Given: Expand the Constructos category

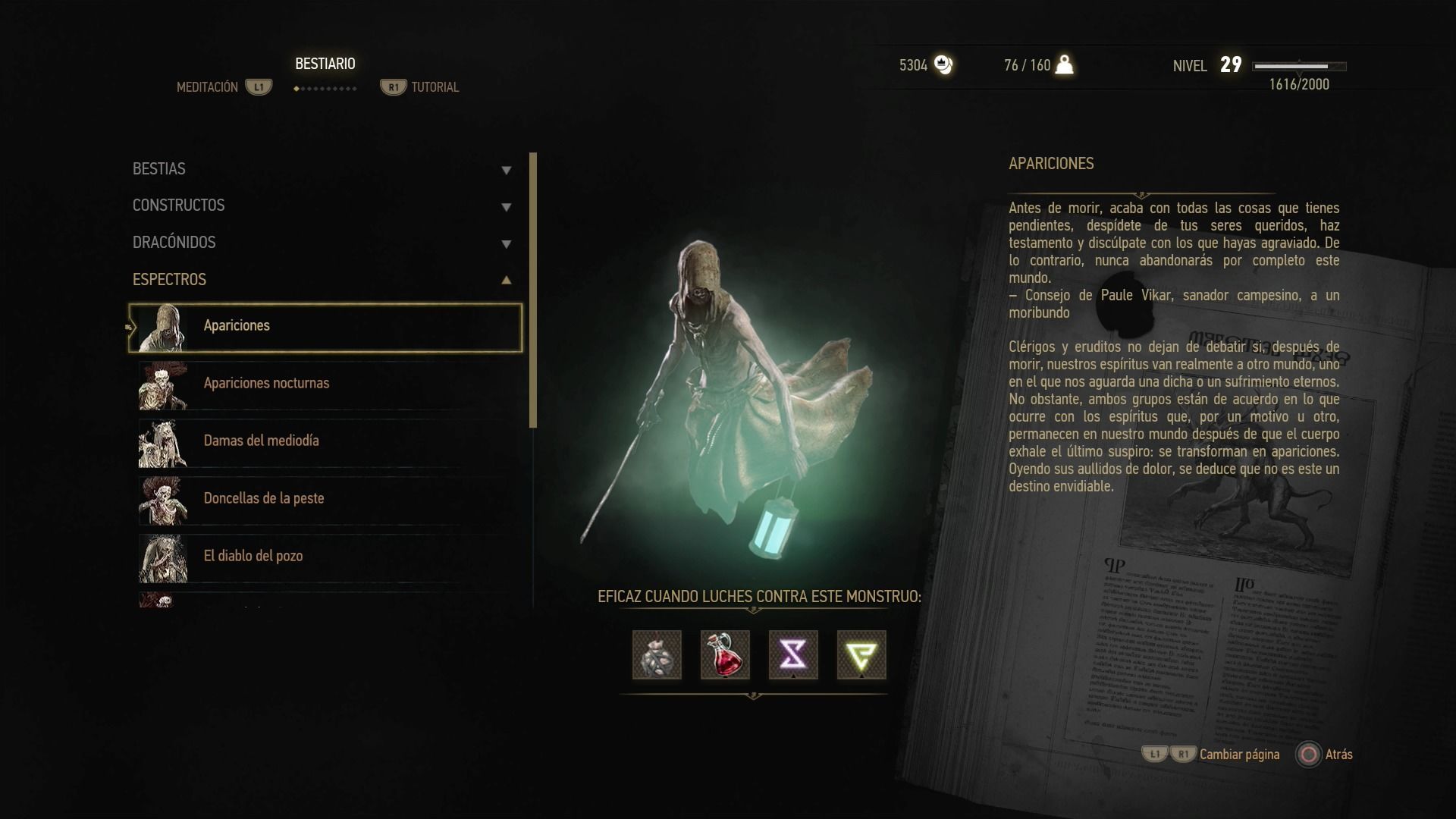Looking at the screenshot, I should 322,206.
